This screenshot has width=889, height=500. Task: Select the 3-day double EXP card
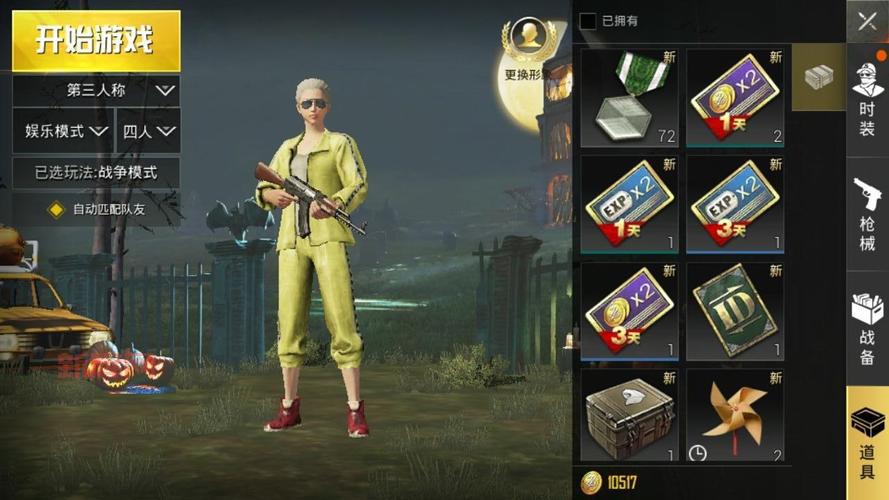point(735,203)
